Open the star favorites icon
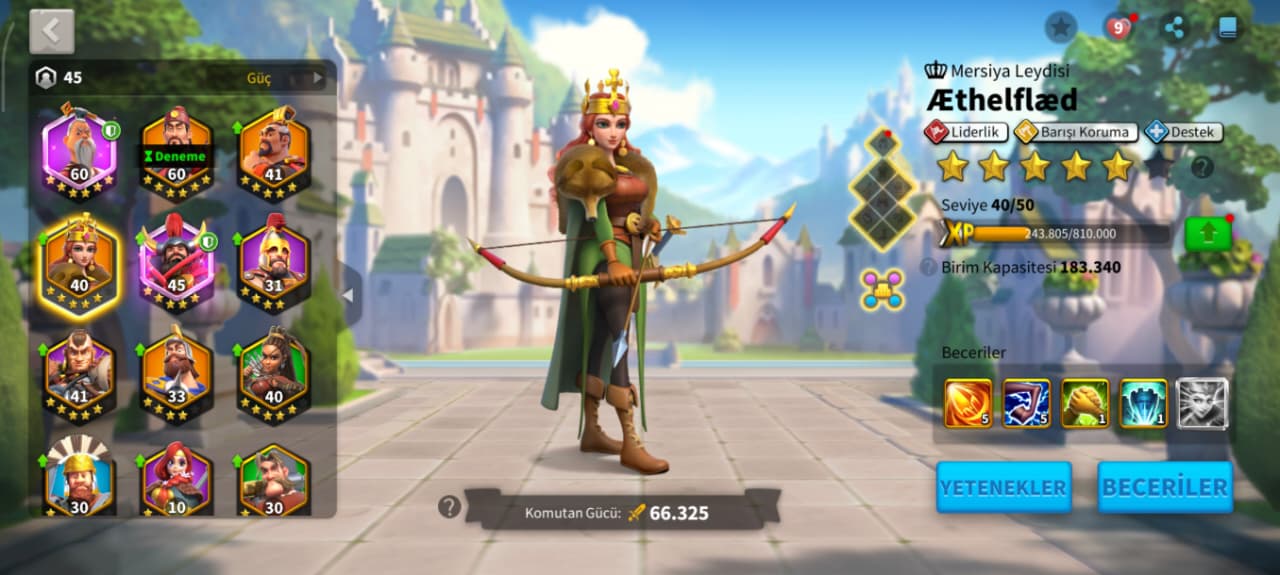This screenshot has height=575, width=1280. click(x=1061, y=27)
